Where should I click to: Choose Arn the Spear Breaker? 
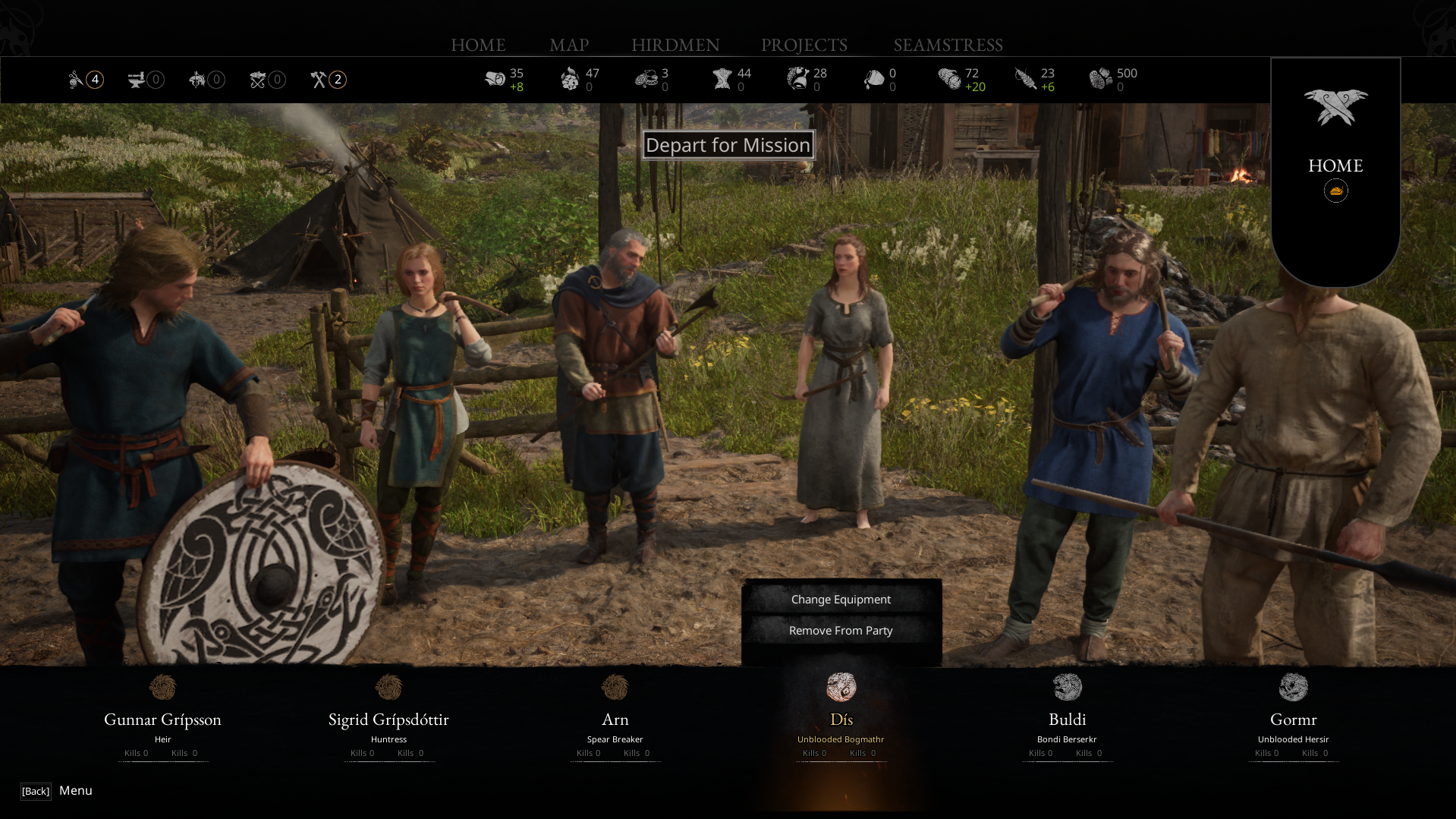coord(615,719)
